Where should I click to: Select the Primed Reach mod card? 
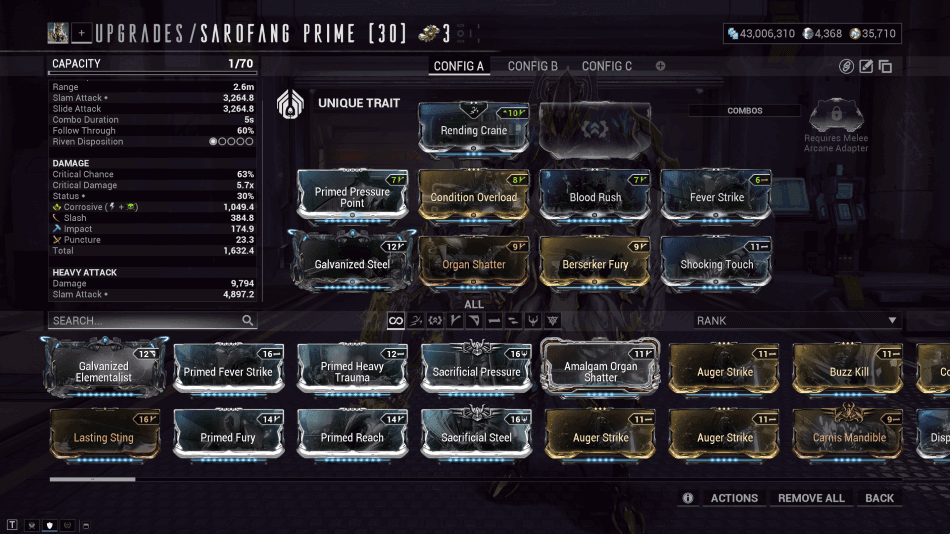coord(352,437)
